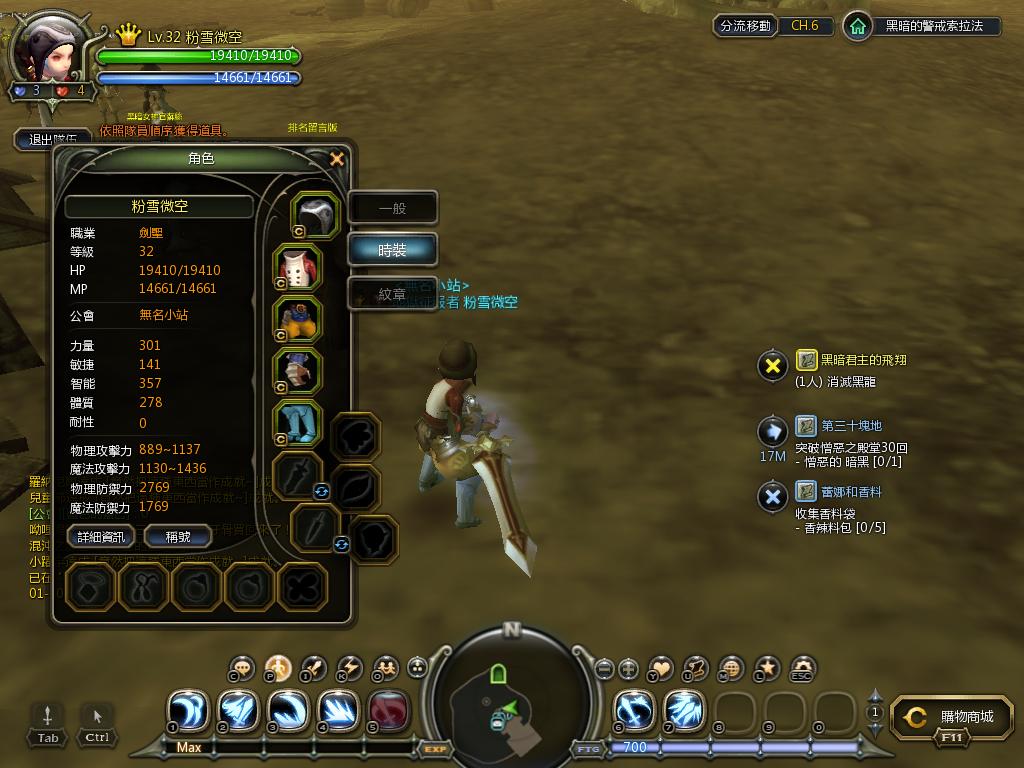The width and height of the screenshot is (1024, 768).
Task: Select the blue costume boots slot
Action: [297, 424]
